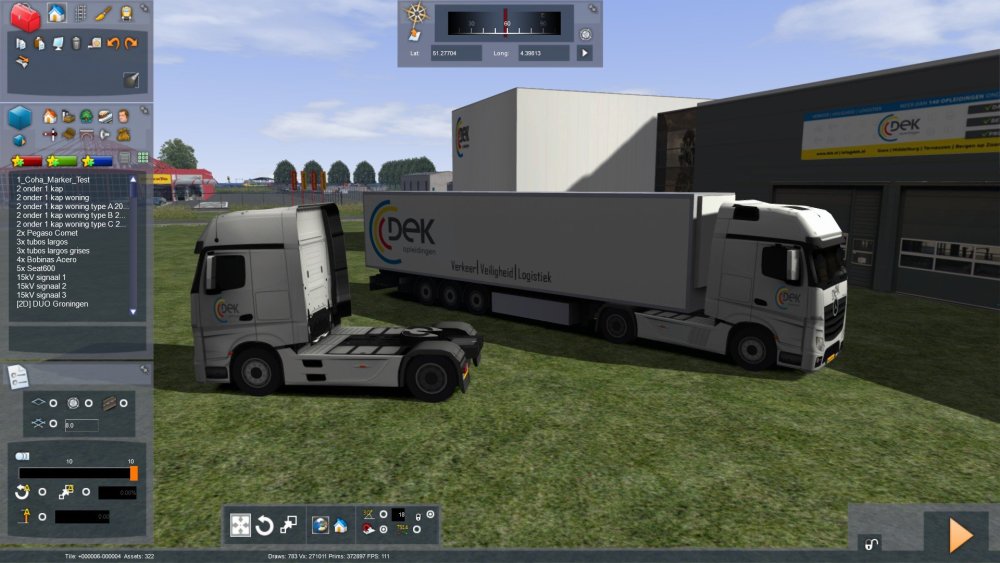Click the red star filter button
Image resolution: width=1000 pixels, height=563 pixels.
[x=27, y=160]
